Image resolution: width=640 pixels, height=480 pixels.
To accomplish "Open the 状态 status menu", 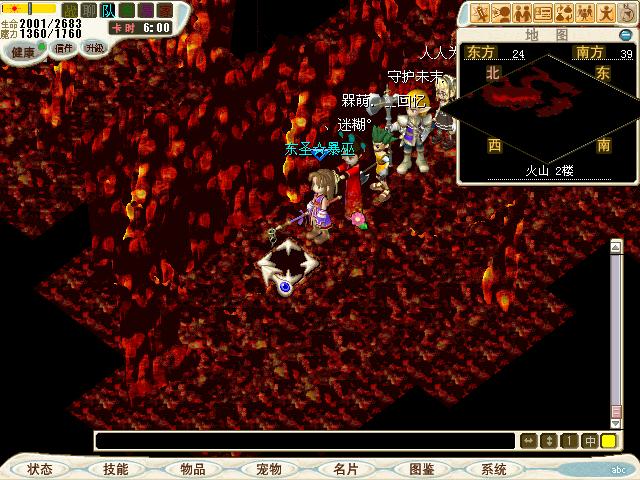I will tap(40, 468).
